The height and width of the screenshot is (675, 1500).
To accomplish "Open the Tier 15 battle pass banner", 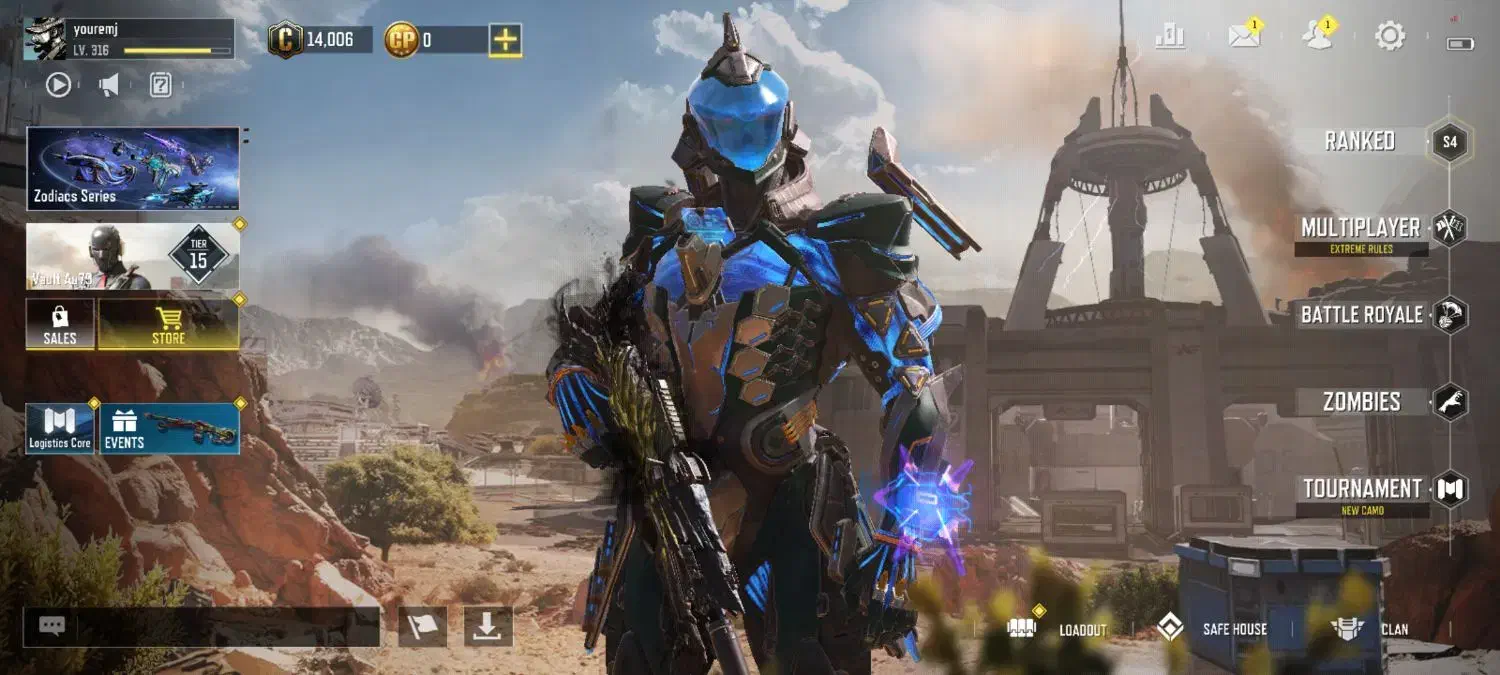I will coord(133,256).
